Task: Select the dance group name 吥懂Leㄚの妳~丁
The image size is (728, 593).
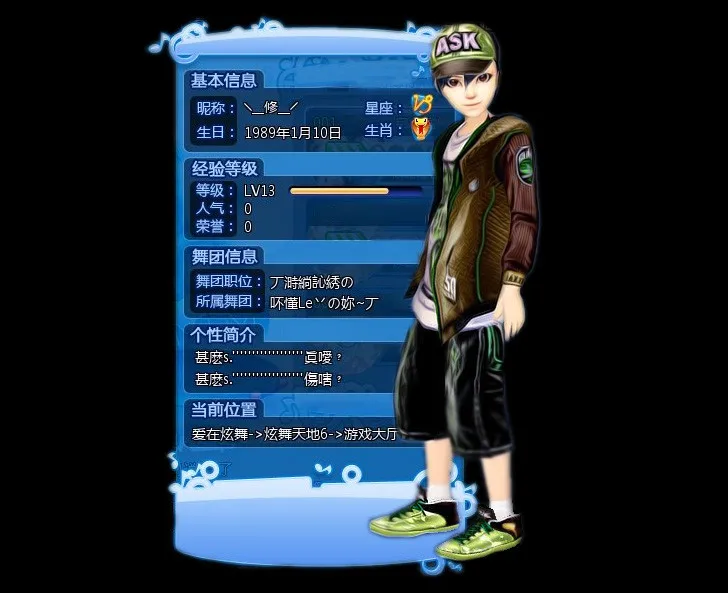Action: (x=325, y=301)
